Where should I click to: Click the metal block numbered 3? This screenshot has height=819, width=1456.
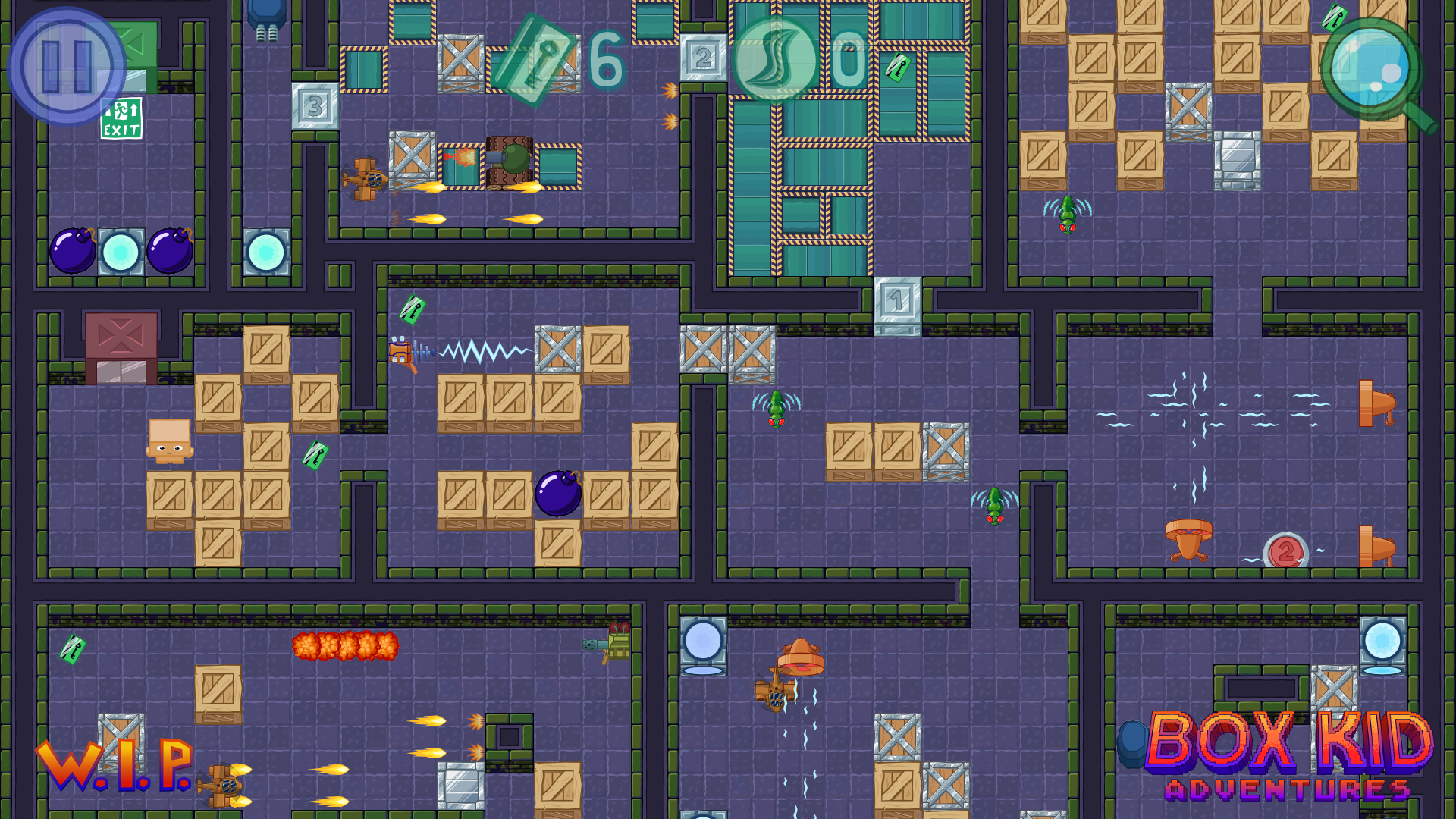click(313, 106)
